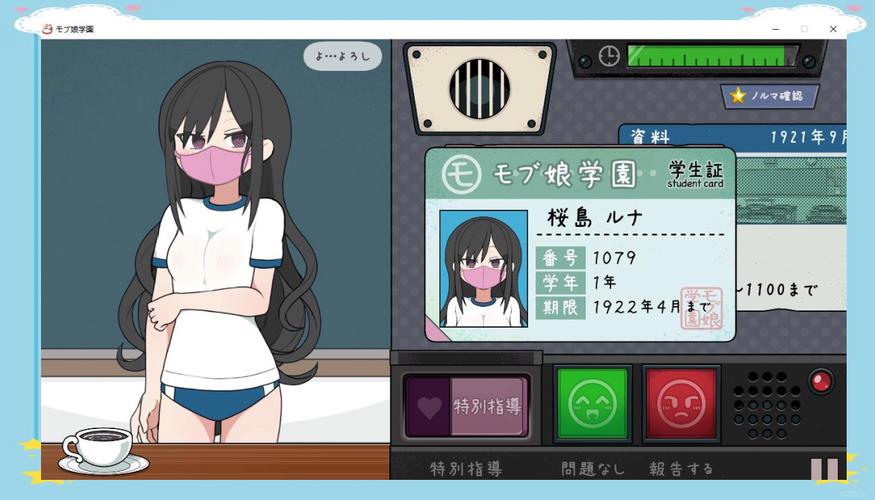This screenshot has width=875, height=500.
Task: Minimize the game window
Action: tap(776, 29)
